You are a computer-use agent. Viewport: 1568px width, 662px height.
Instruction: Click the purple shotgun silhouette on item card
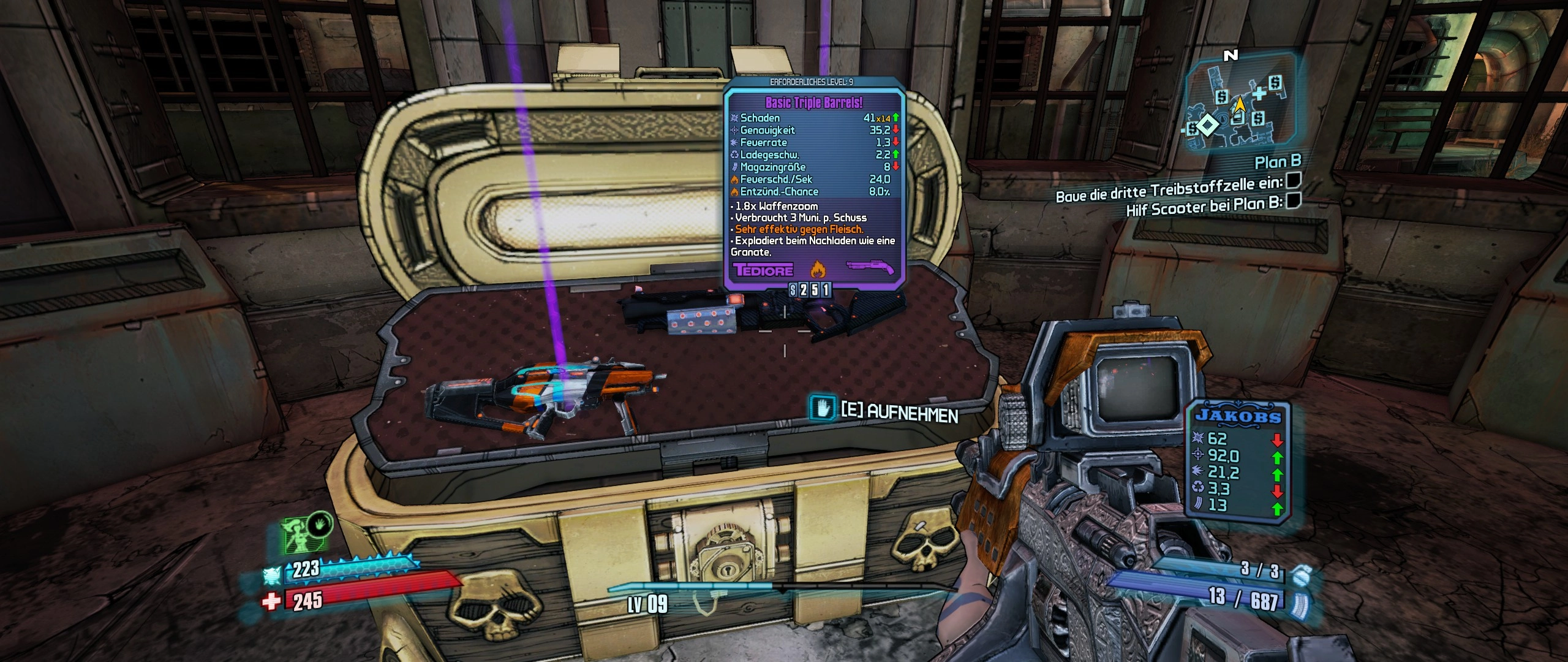click(869, 268)
